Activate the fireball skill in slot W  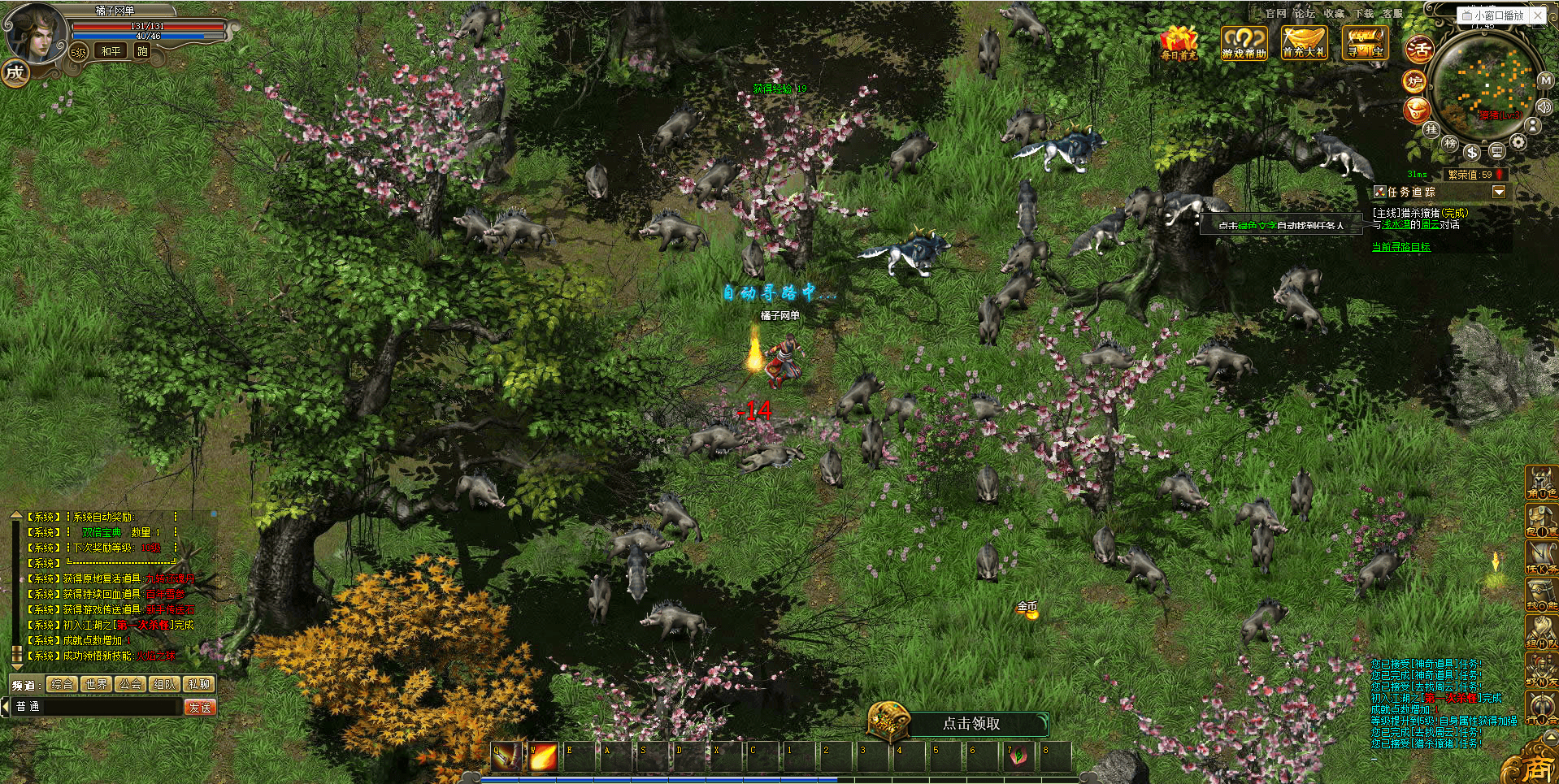(543, 757)
